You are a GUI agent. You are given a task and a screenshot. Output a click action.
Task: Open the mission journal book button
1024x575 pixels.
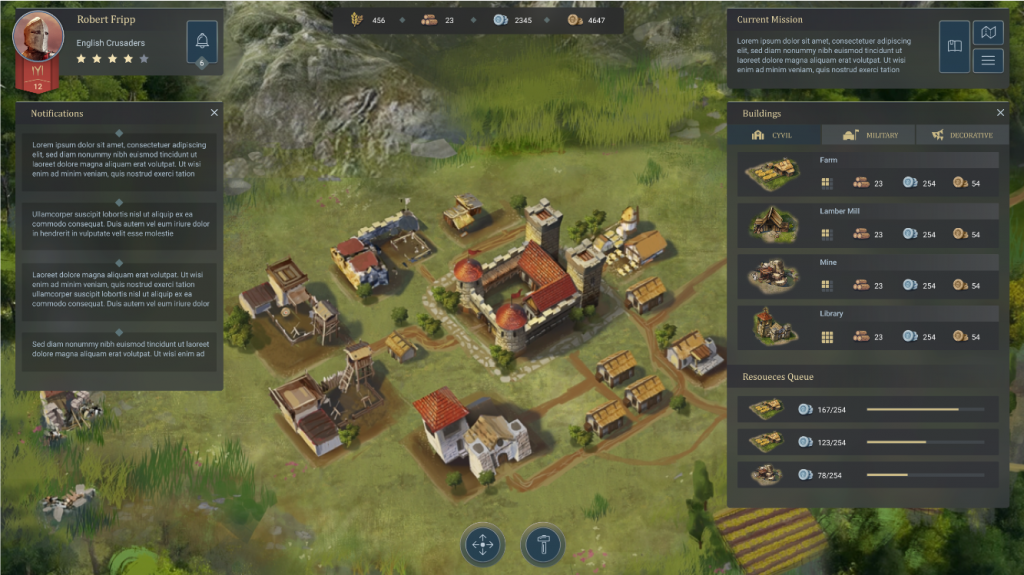coord(954,47)
